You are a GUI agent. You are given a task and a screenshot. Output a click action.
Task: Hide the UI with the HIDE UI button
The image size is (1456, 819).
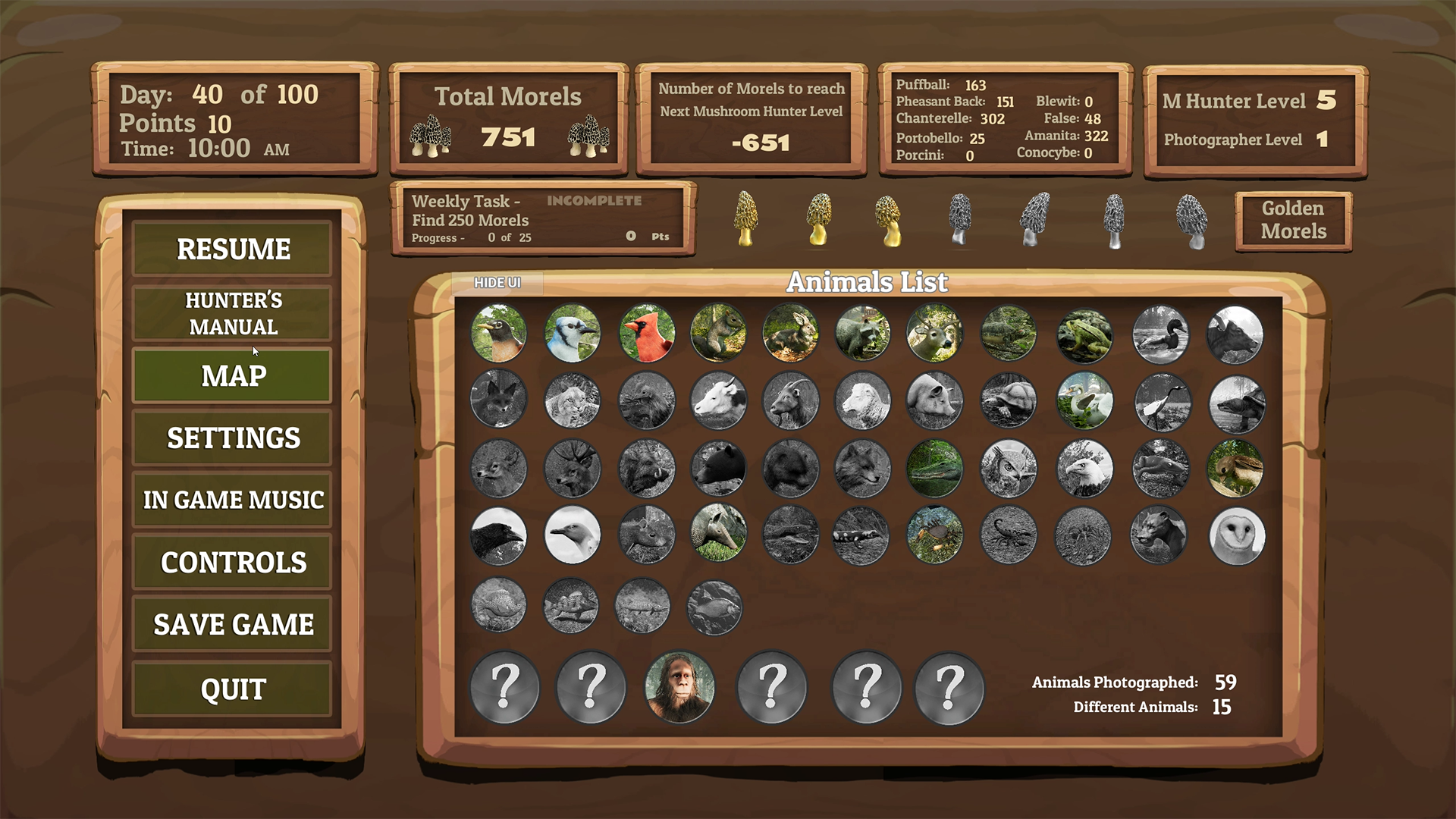497,282
